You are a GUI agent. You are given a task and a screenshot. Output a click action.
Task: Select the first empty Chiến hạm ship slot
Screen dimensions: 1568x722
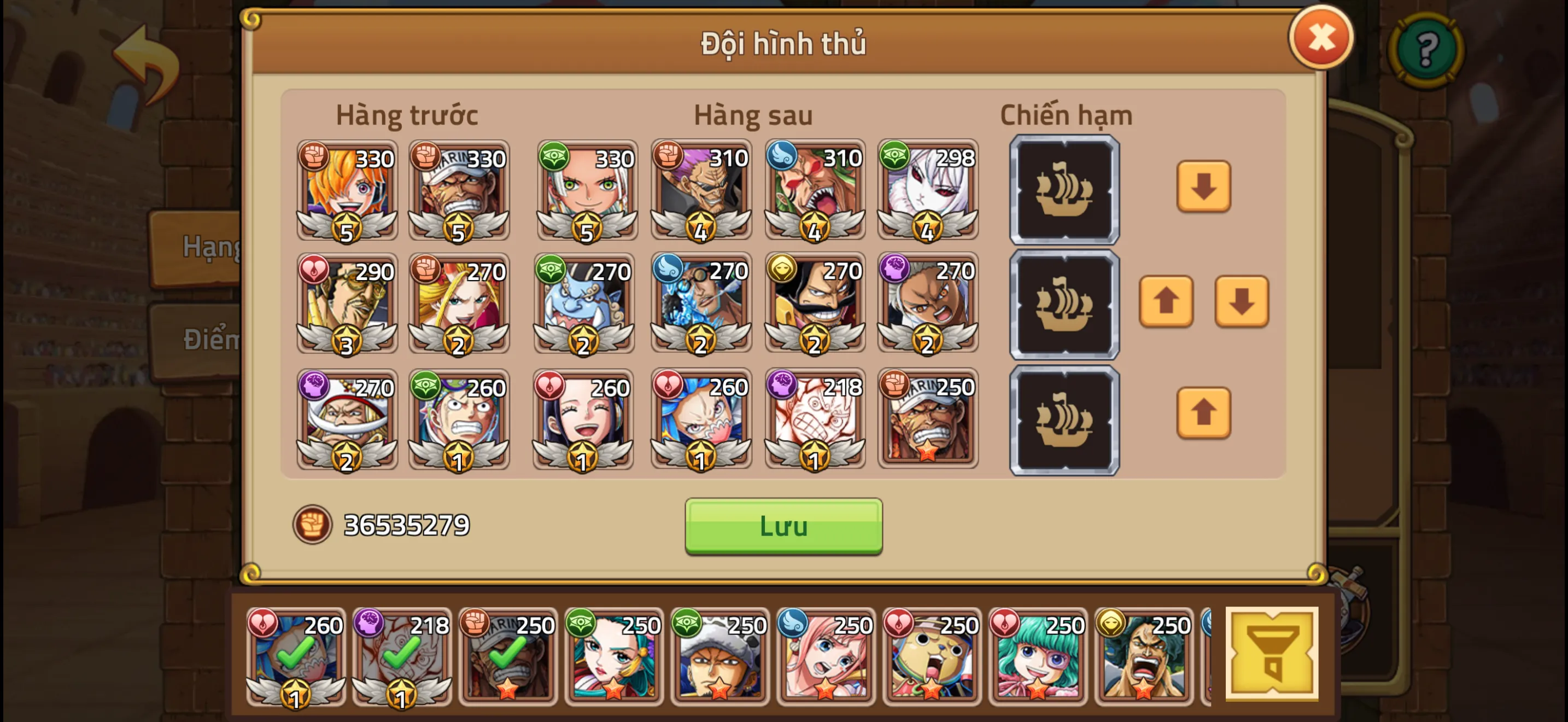tap(1064, 189)
